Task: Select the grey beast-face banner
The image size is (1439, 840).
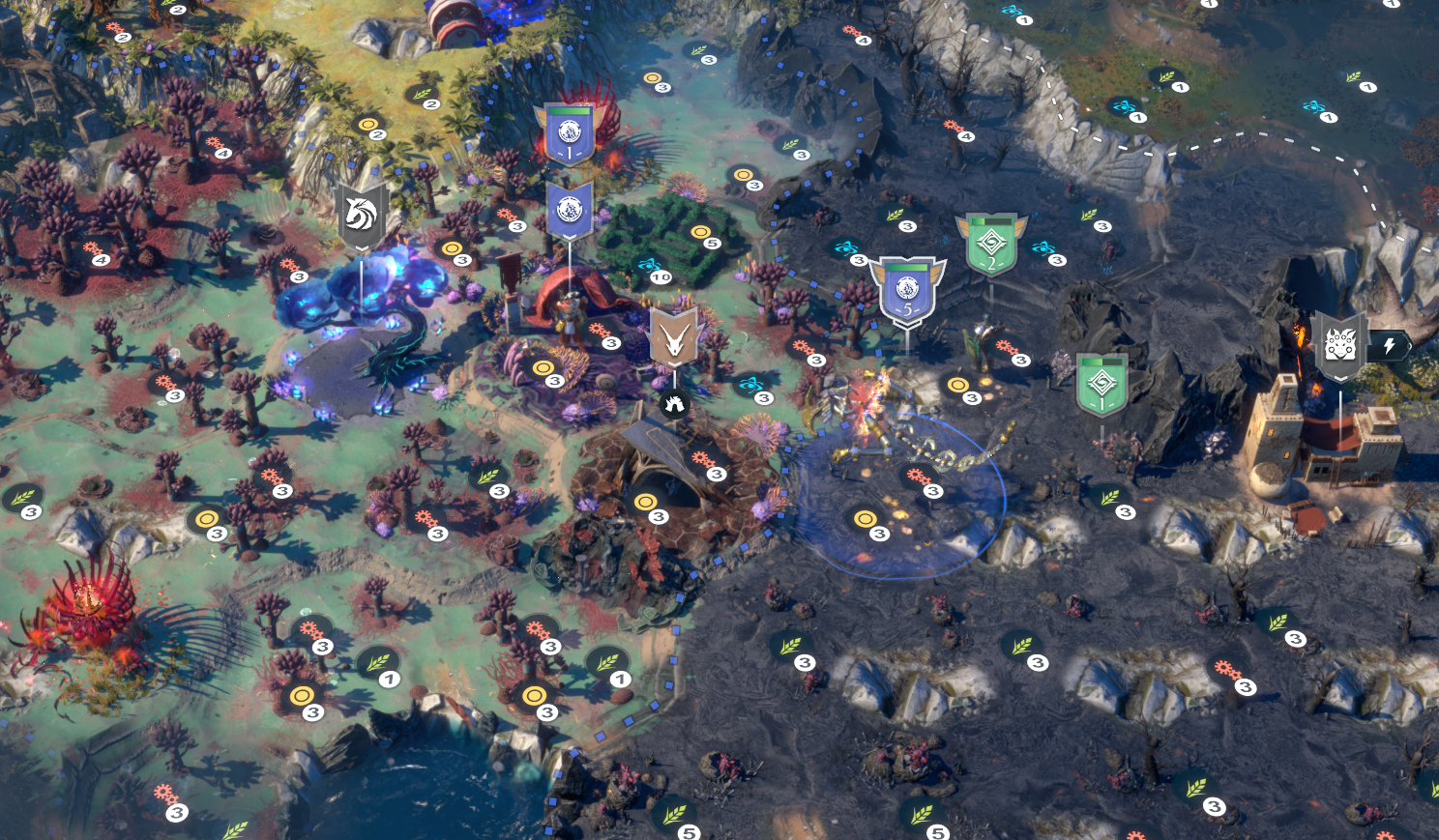Action: (x=1340, y=346)
